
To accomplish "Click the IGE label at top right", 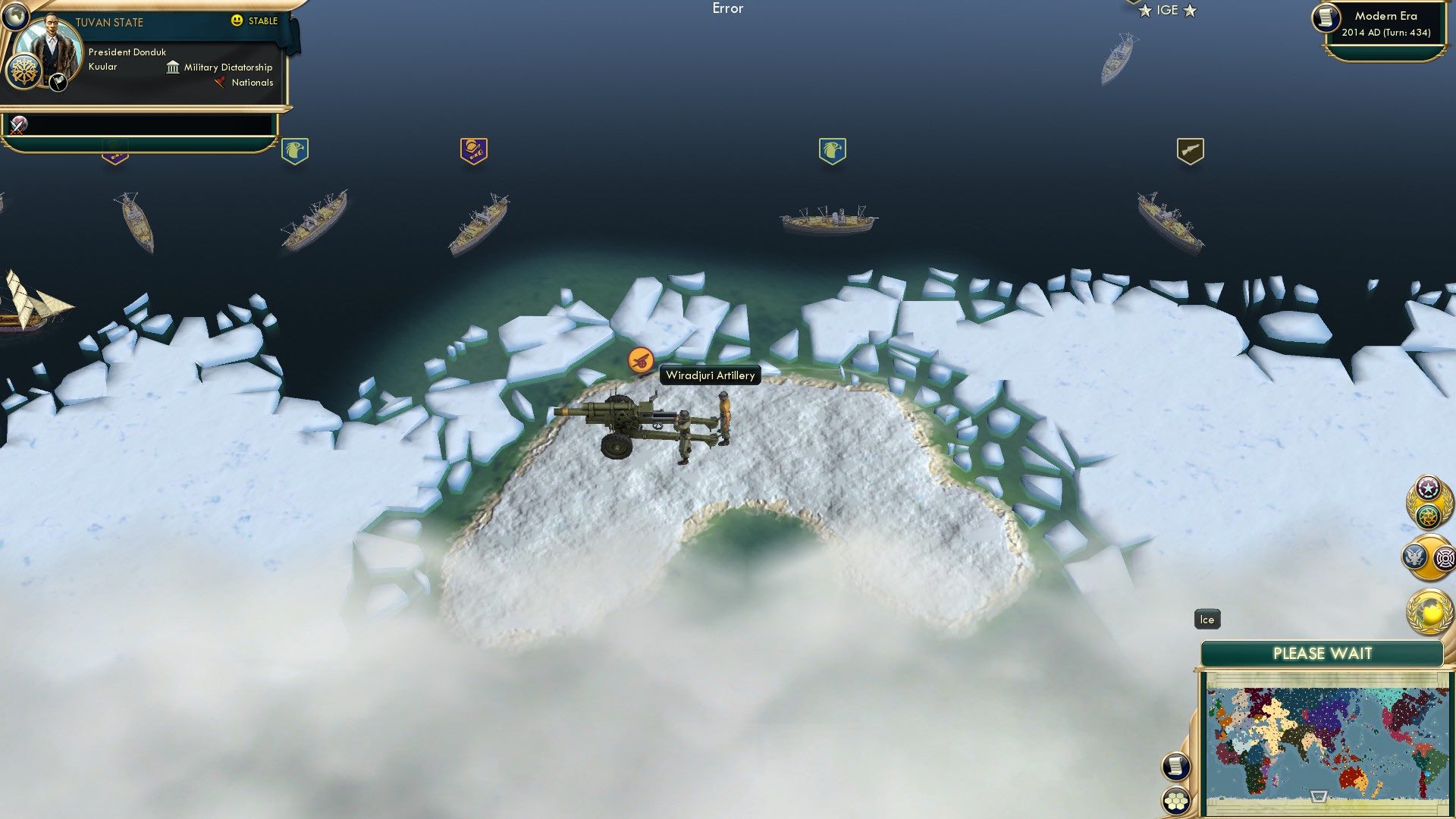I will click(x=1168, y=11).
